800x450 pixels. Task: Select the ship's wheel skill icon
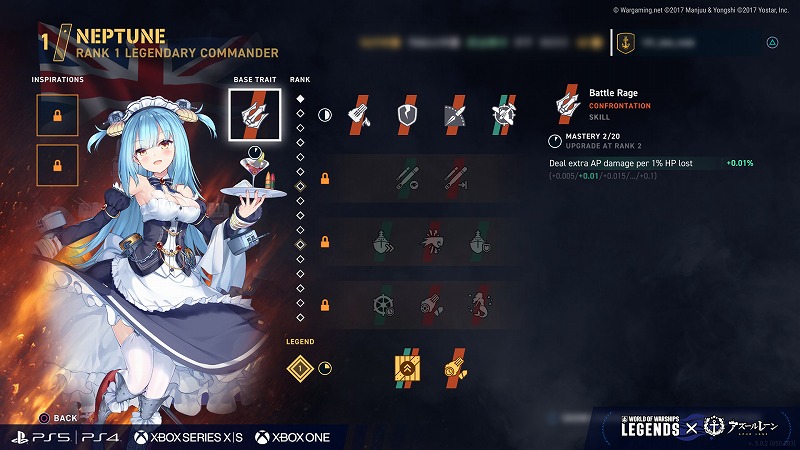coord(384,303)
